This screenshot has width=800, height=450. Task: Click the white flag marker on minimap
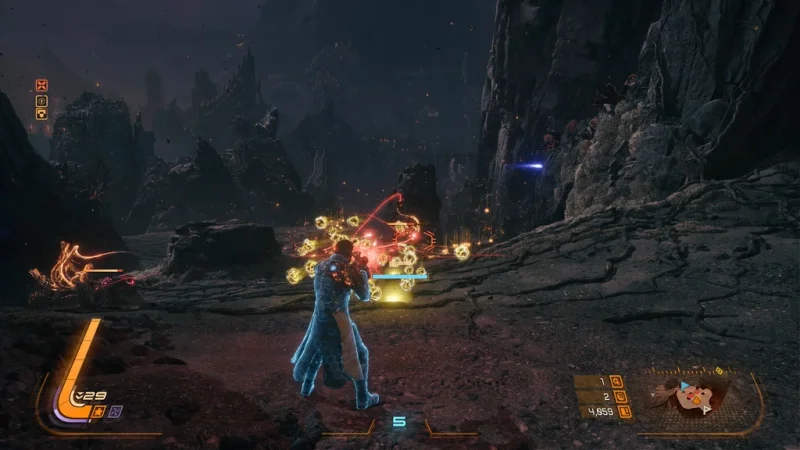click(x=706, y=408)
